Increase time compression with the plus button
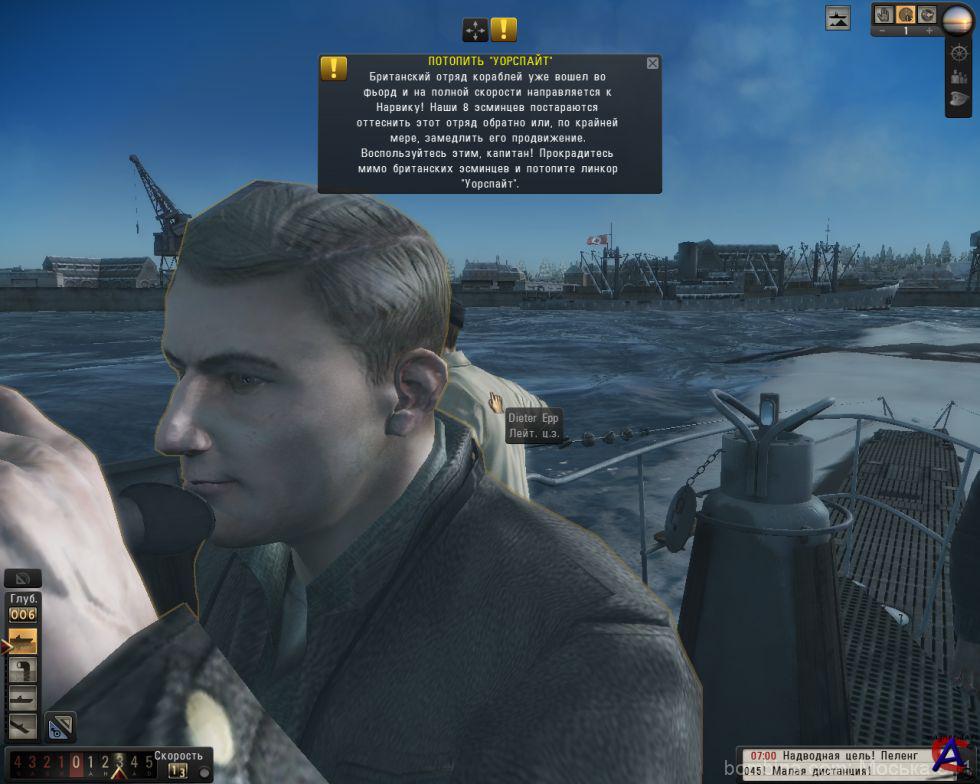The width and height of the screenshot is (980, 784). 929,31
